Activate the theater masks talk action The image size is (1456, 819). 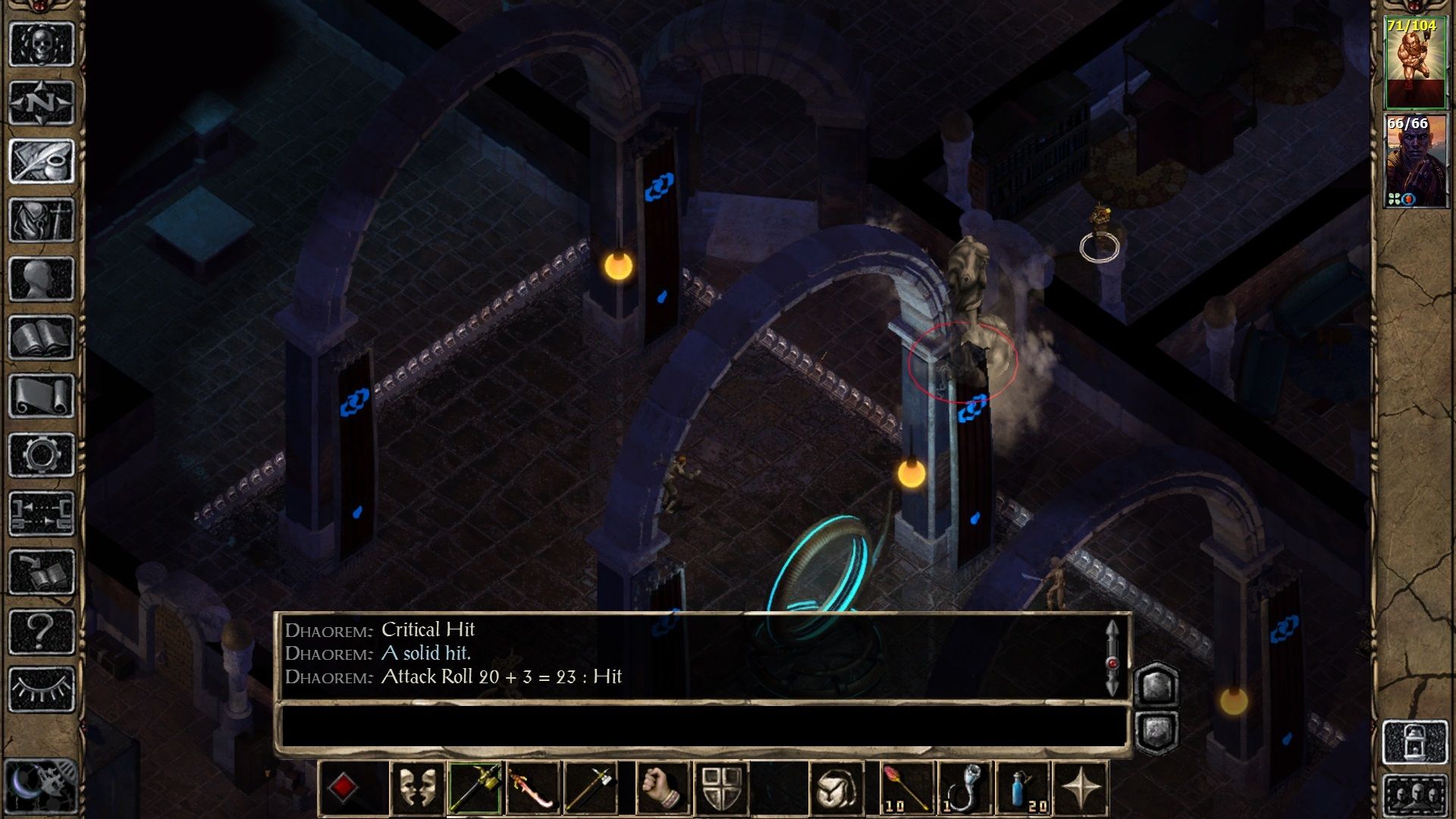click(418, 789)
